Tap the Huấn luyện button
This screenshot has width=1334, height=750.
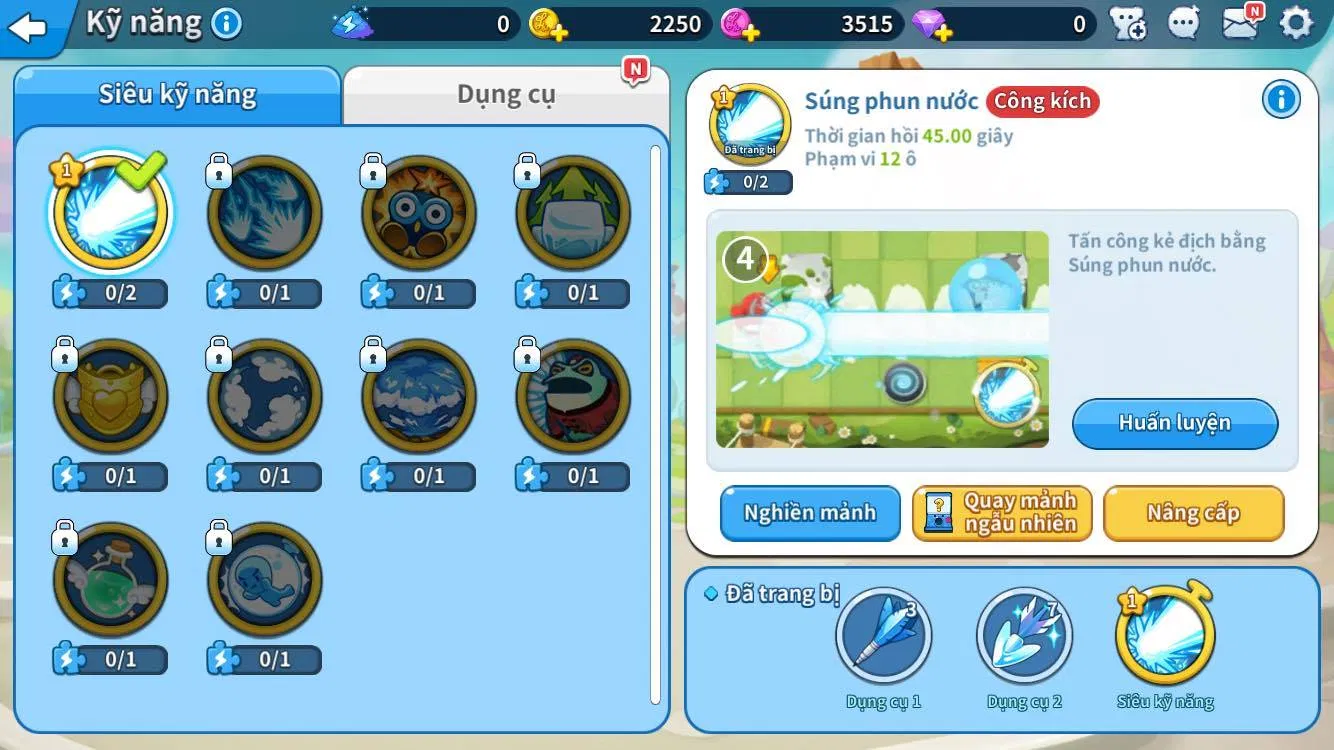pyautogui.click(x=1175, y=423)
